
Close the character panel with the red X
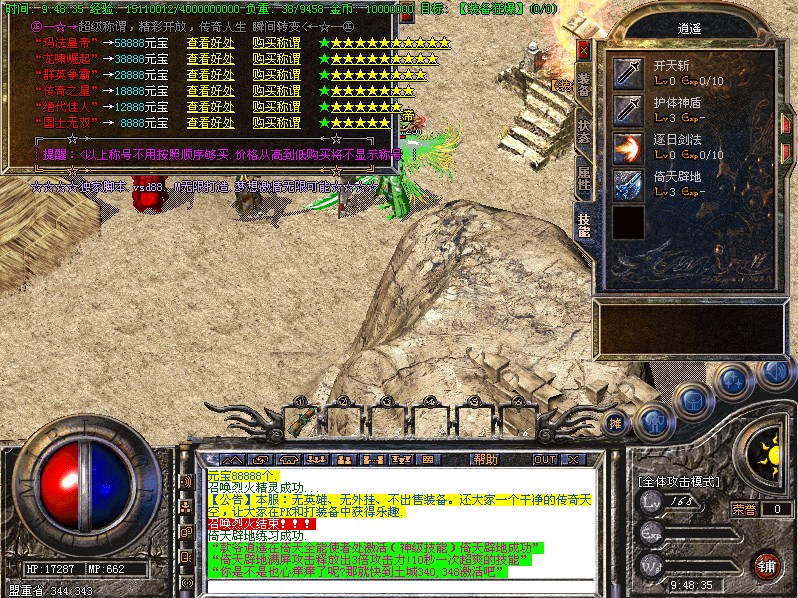coord(584,49)
